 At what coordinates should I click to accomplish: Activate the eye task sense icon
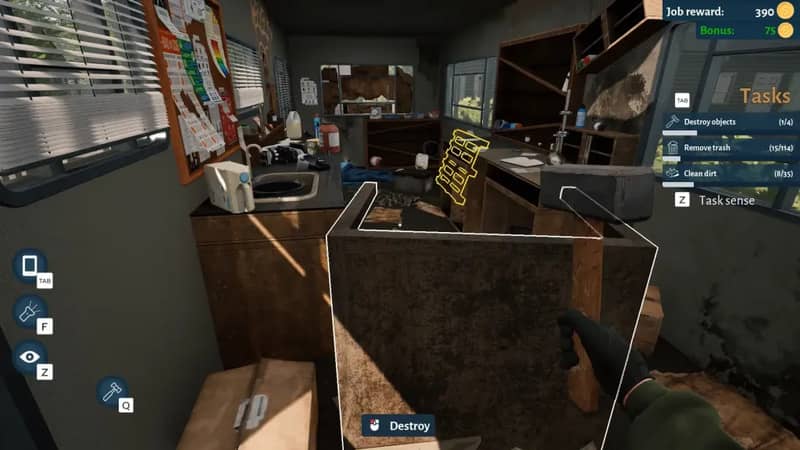[x=29, y=357]
